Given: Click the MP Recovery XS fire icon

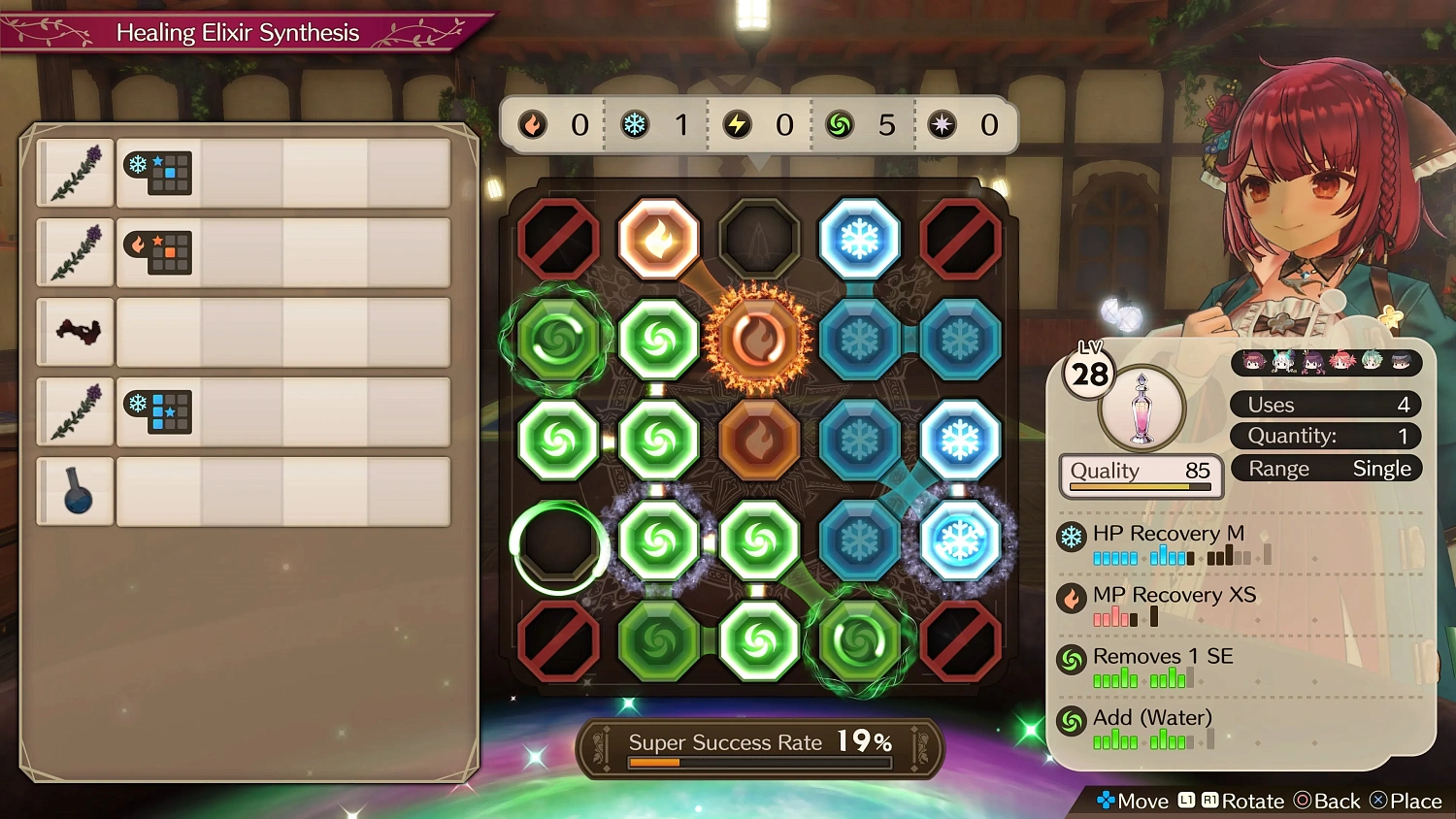Looking at the screenshot, I should (x=1072, y=597).
